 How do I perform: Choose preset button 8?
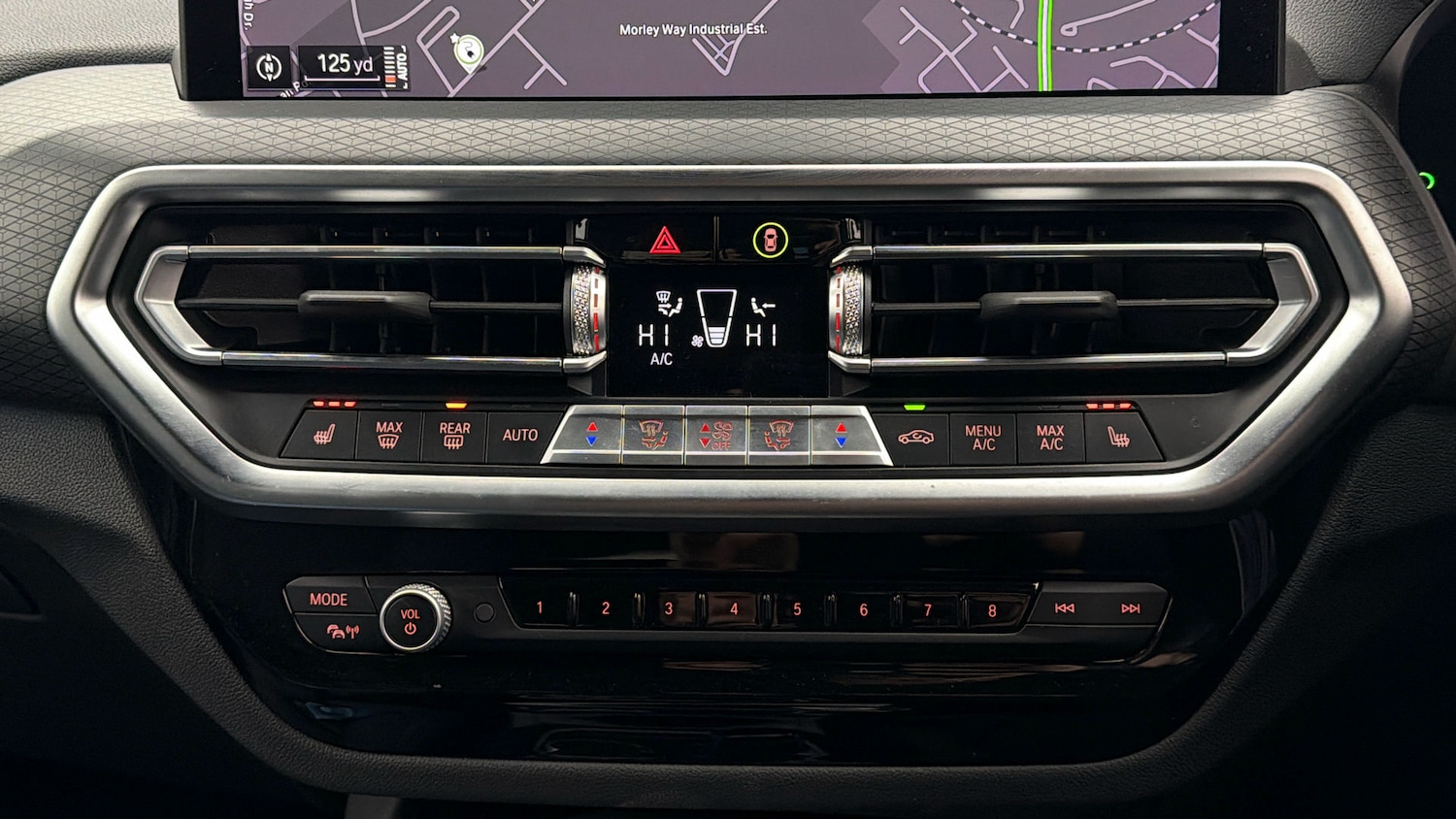click(x=992, y=610)
